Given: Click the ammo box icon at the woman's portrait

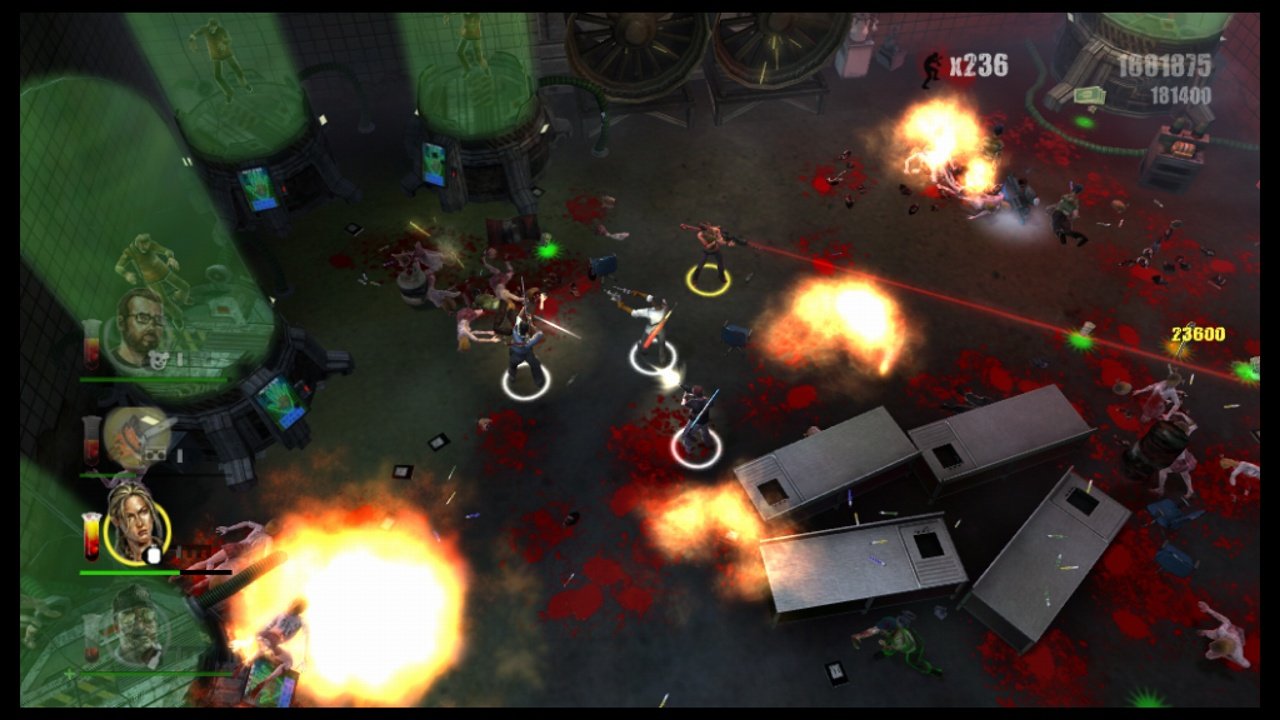Looking at the screenshot, I should pos(155,552).
